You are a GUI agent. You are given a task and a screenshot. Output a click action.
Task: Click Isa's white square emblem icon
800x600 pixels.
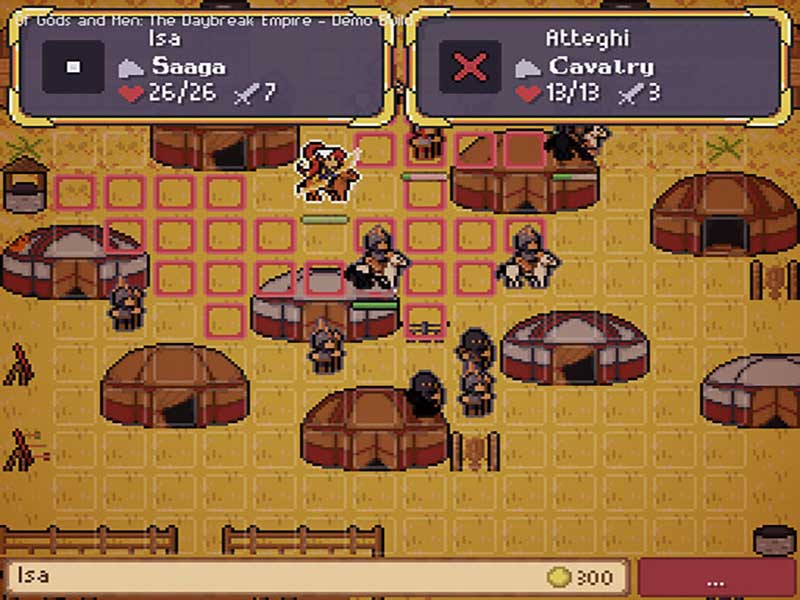point(73,67)
